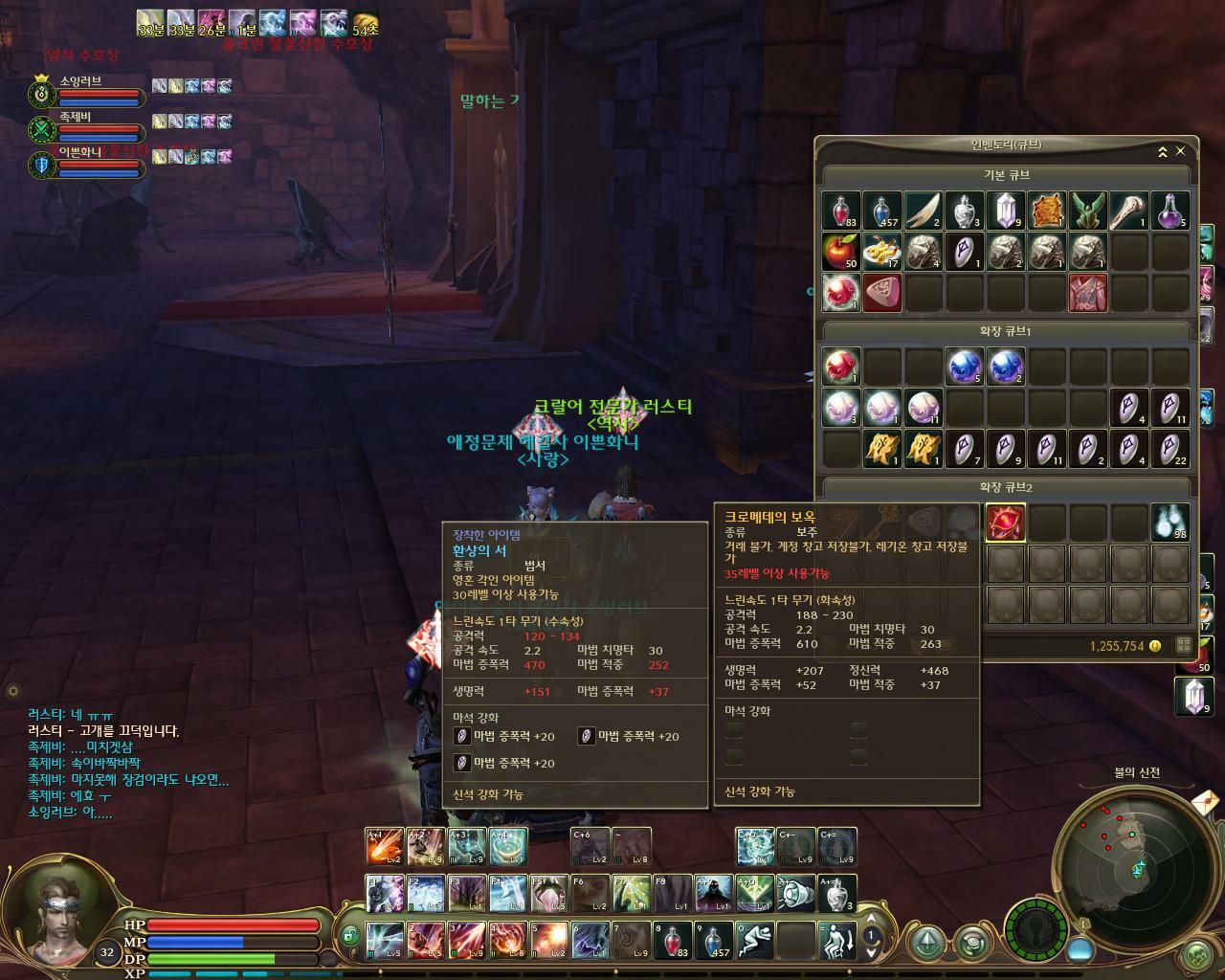Select the red apple stack of 50
This screenshot has width=1225, height=980.
click(841, 252)
